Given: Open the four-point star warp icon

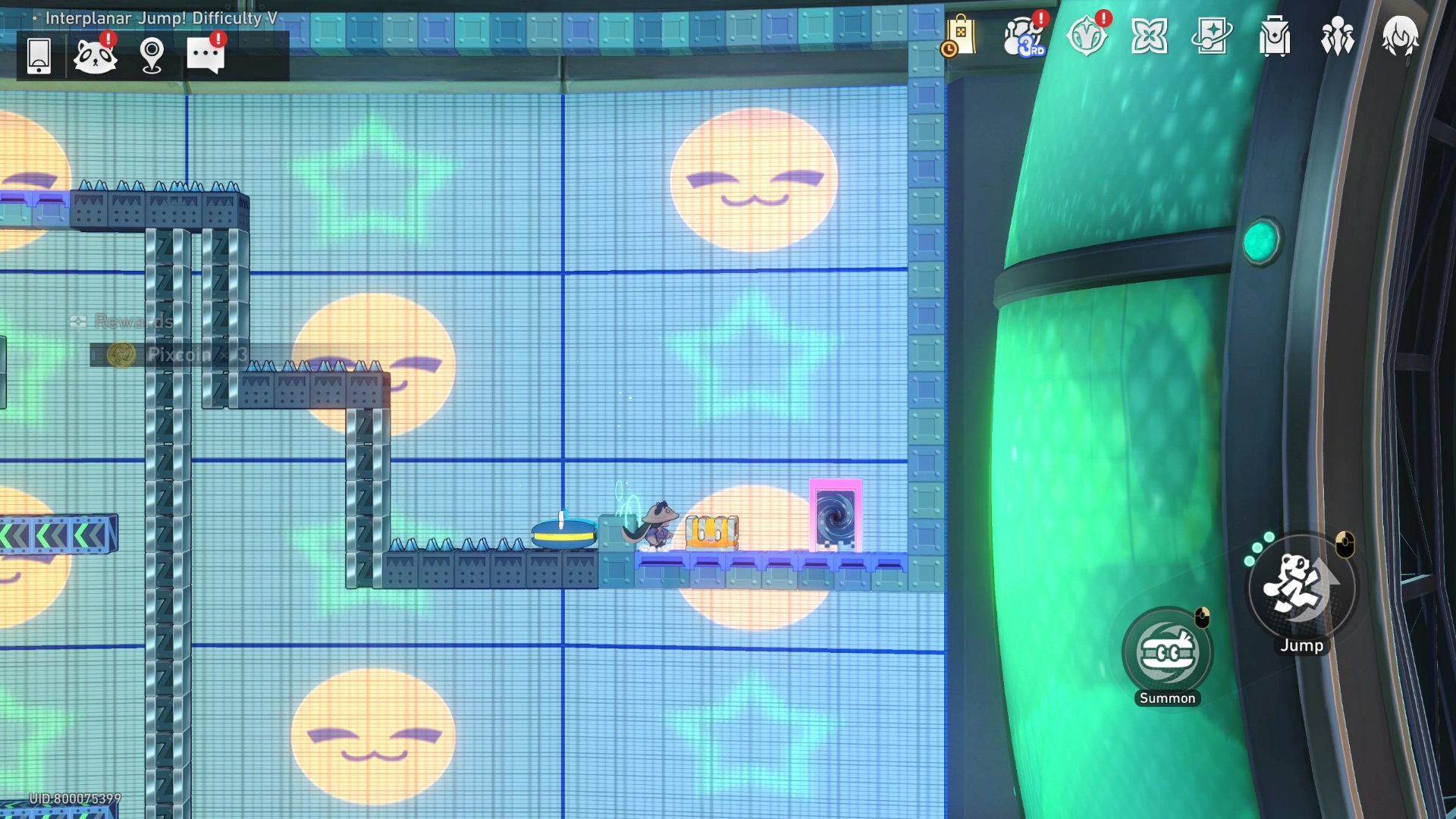Looking at the screenshot, I should tap(1149, 36).
